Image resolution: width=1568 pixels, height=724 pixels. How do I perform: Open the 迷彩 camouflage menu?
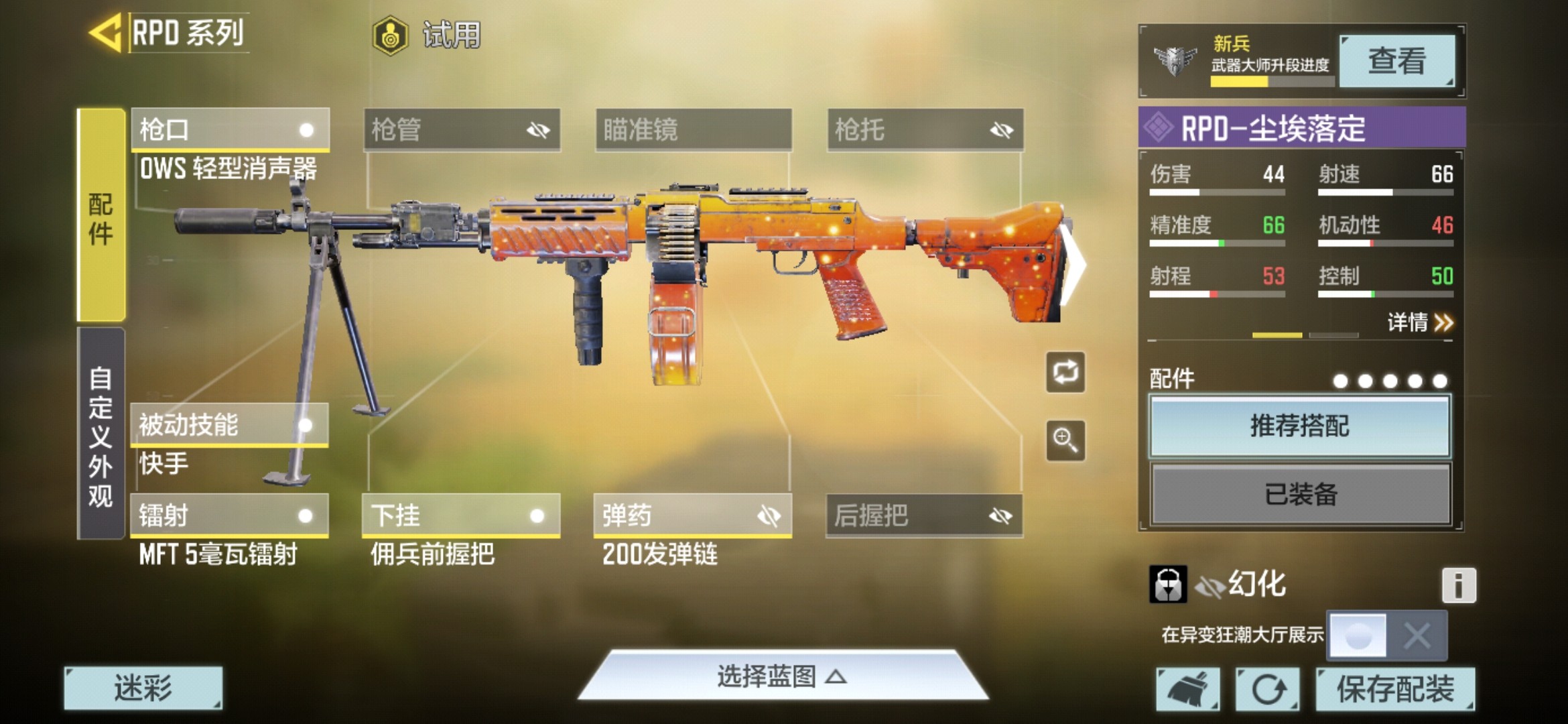(143, 688)
